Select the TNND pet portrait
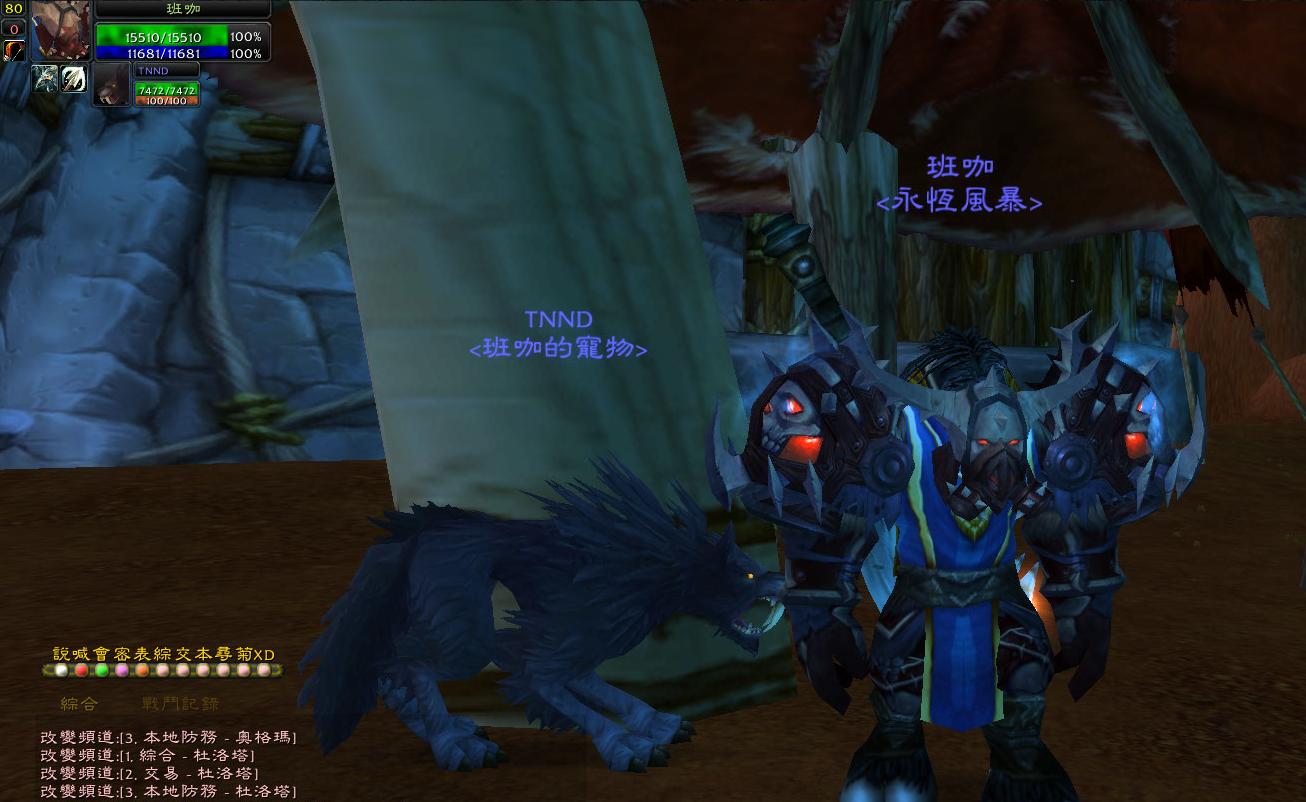The image size is (1306, 802). (x=113, y=84)
